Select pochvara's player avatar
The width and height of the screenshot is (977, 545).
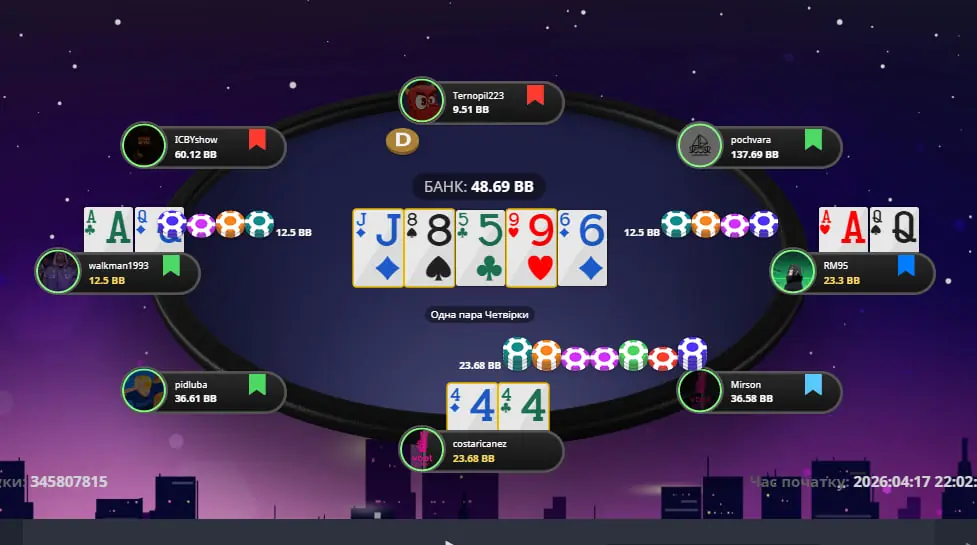point(700,146)
